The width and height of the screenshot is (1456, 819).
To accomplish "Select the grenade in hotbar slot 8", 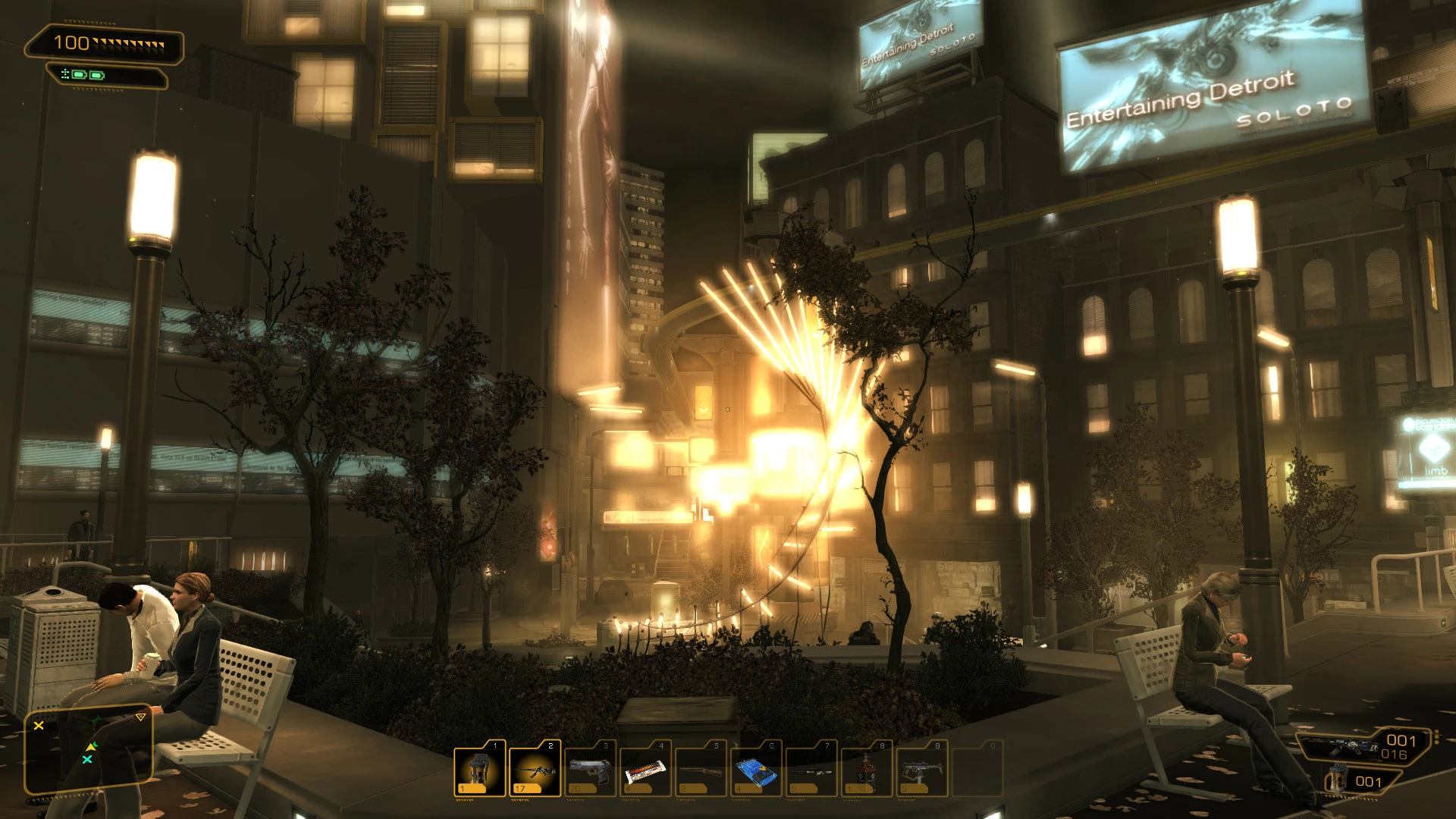I will (865, 770).
